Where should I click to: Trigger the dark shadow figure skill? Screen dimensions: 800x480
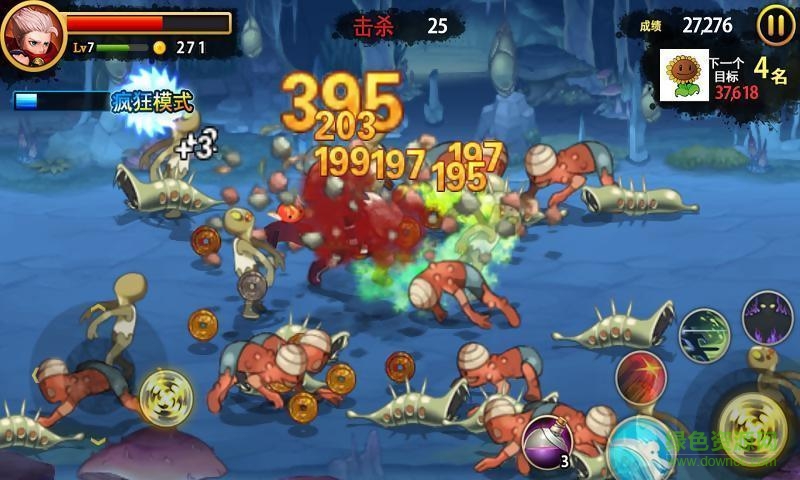click(767, 316)
